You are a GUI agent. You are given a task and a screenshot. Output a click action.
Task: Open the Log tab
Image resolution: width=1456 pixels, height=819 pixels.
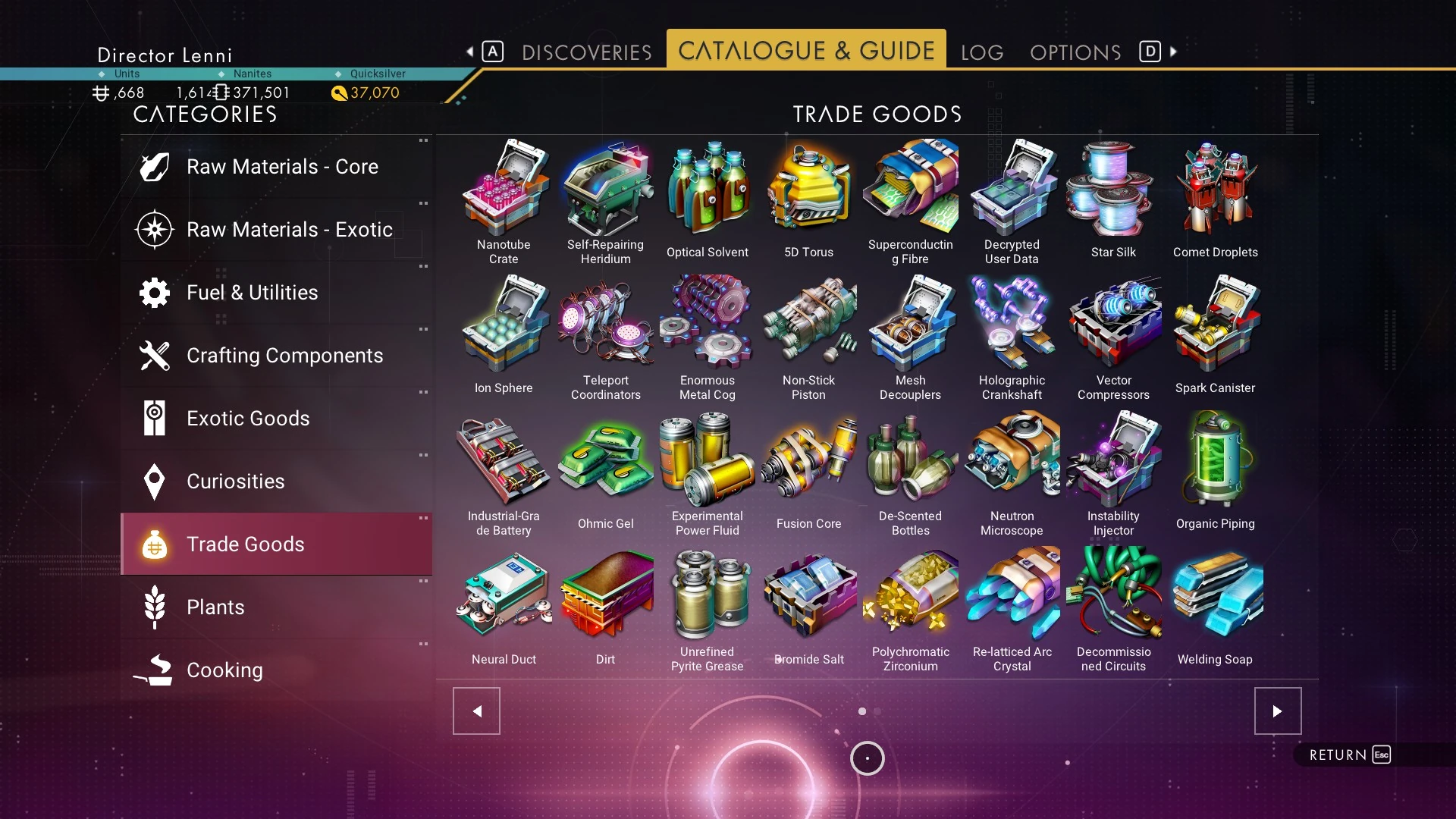point(981,52)
